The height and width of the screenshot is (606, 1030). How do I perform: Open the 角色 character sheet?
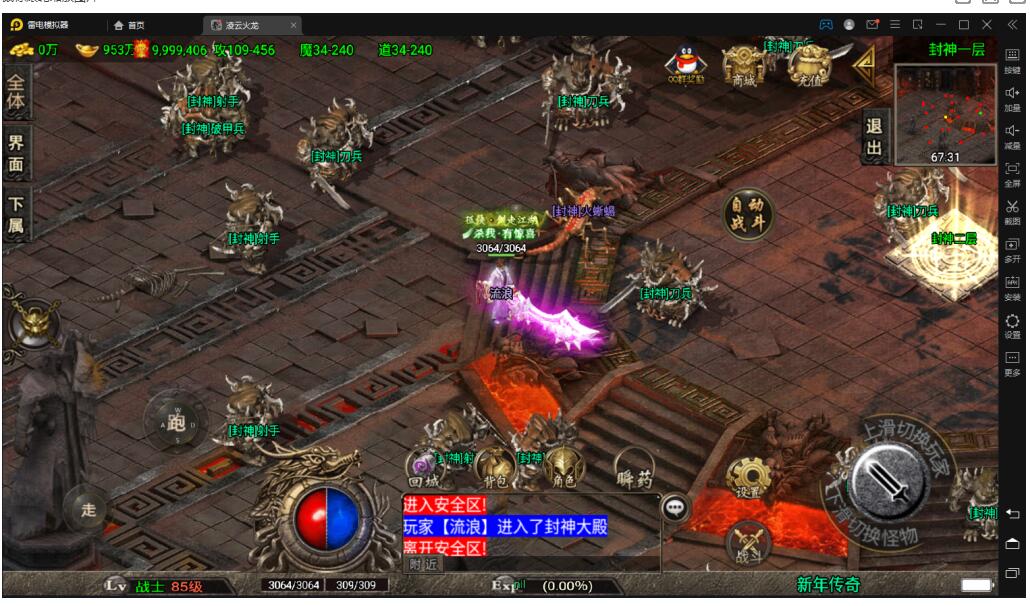coord(563,467)
